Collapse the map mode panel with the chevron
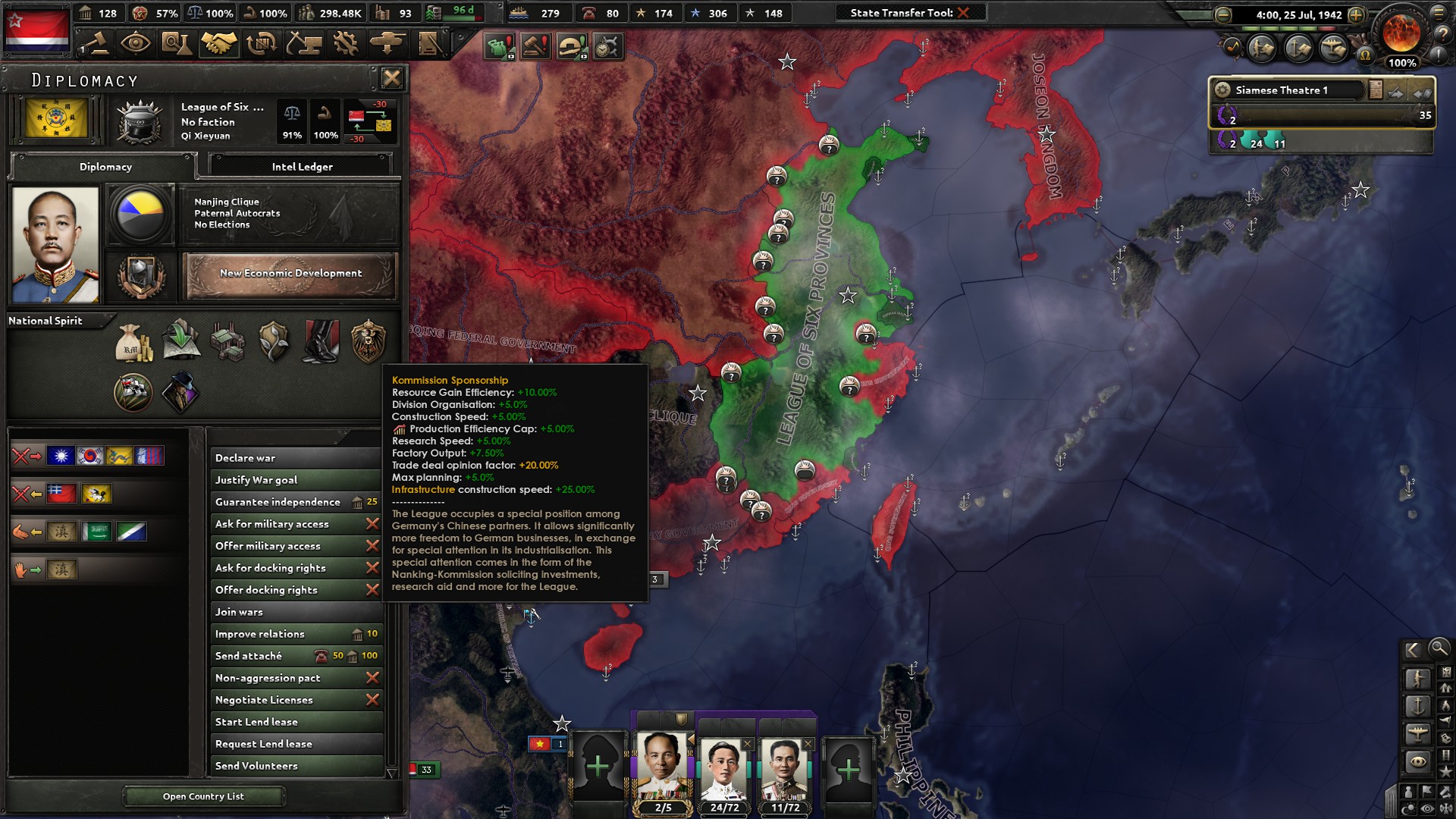The width and height of the screenshot is (1456, 819). (x=1412, y=650)
